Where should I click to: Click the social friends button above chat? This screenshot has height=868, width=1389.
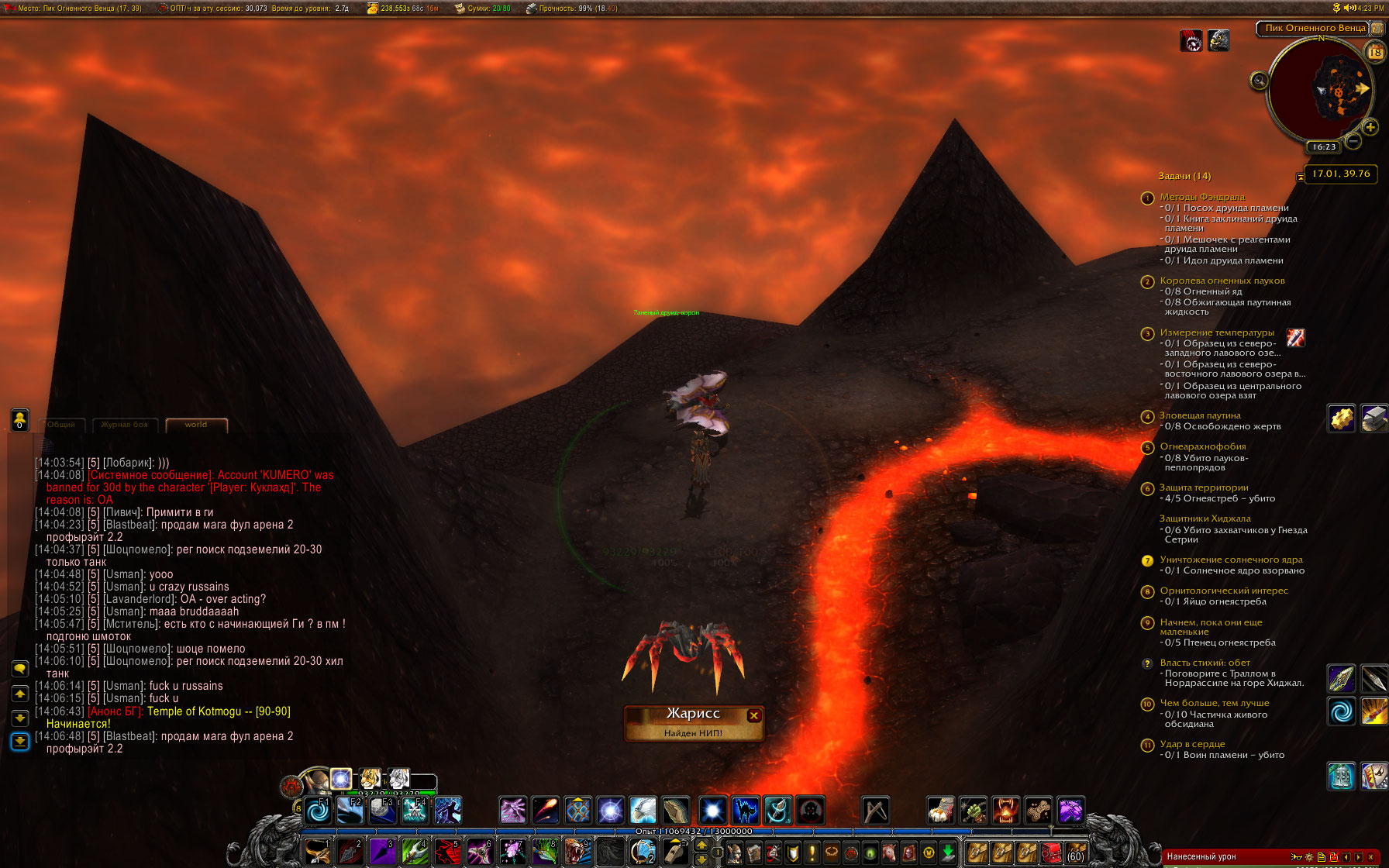pos(20,419)
